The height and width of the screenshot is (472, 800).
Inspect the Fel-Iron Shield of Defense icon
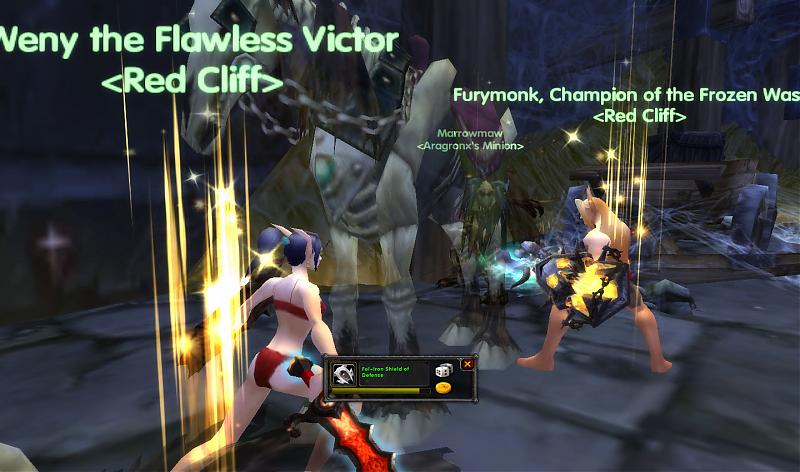pos(343,375)
